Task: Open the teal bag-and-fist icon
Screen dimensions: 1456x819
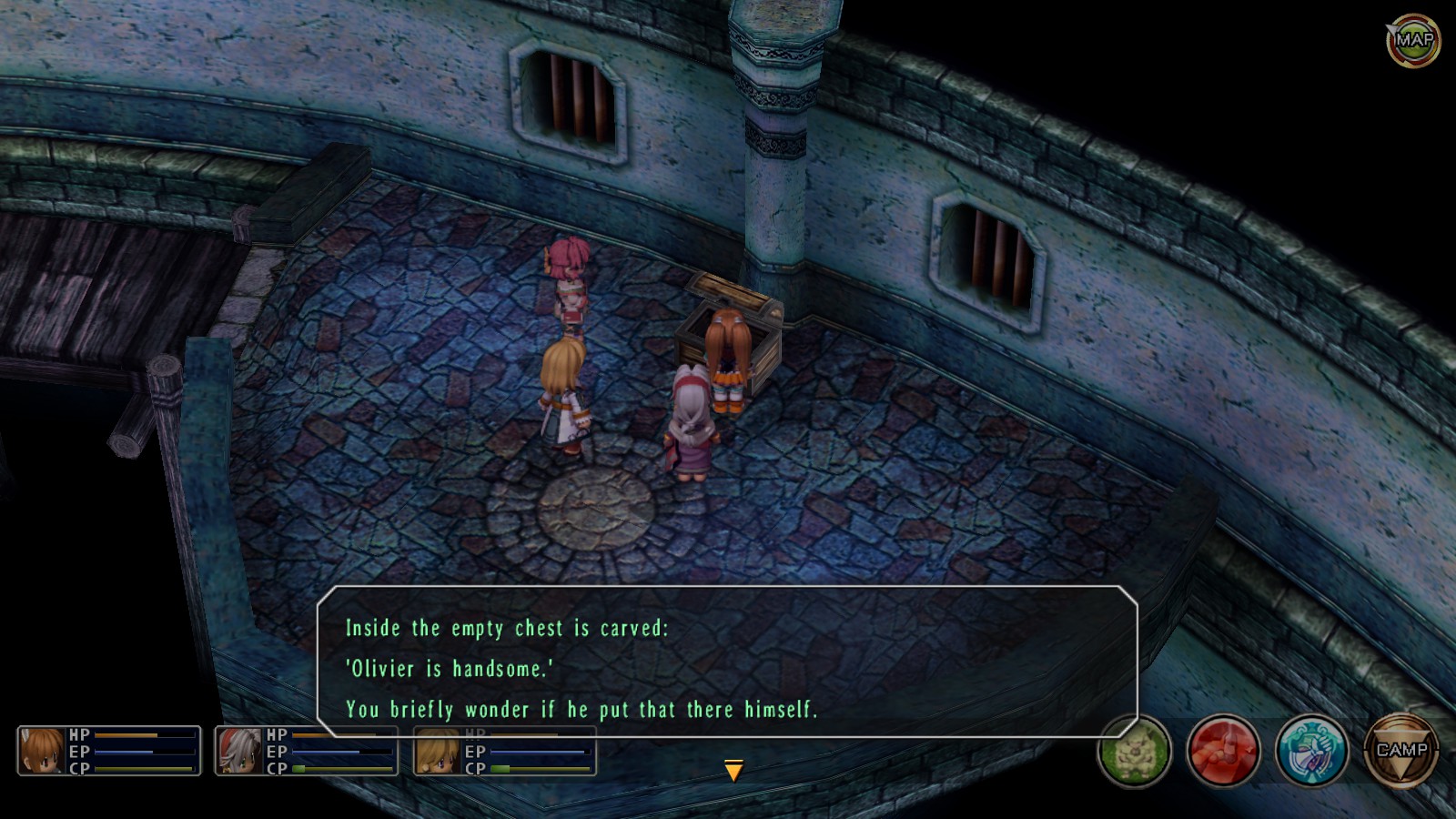Action: point(1311,752)
